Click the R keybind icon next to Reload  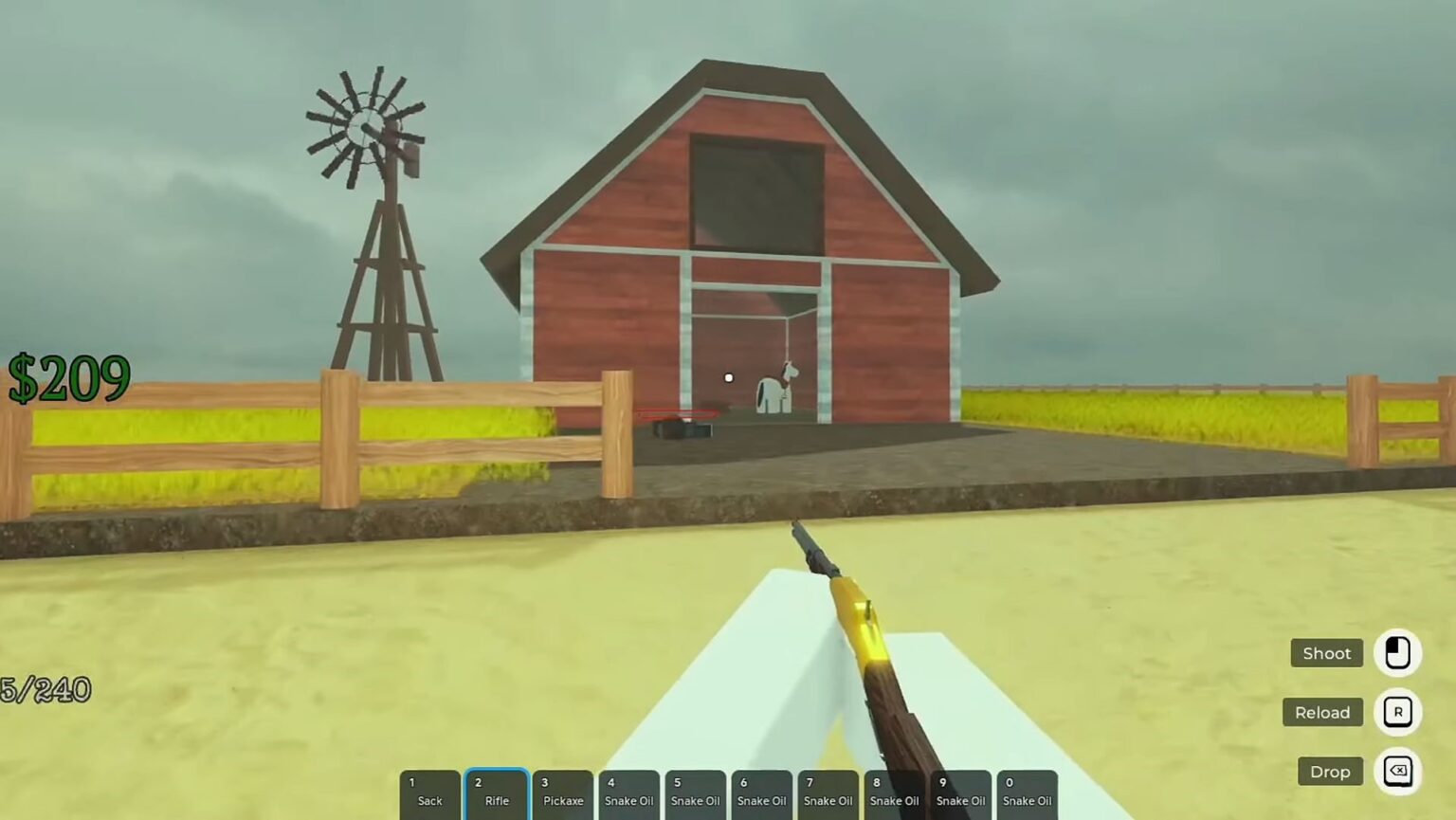pyautogui.click(x=1398, y=712)
